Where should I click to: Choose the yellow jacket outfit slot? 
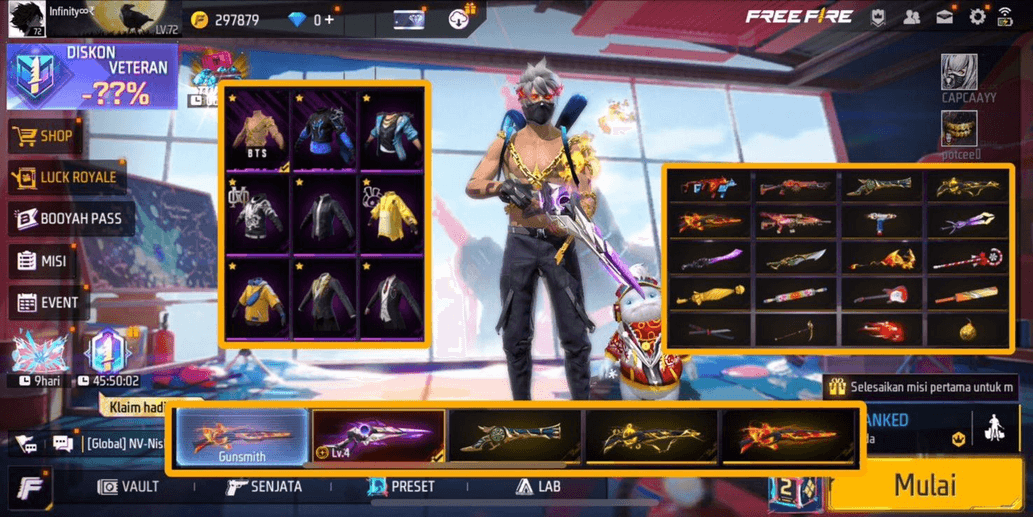pyautogui.click(x=392, y=215)
